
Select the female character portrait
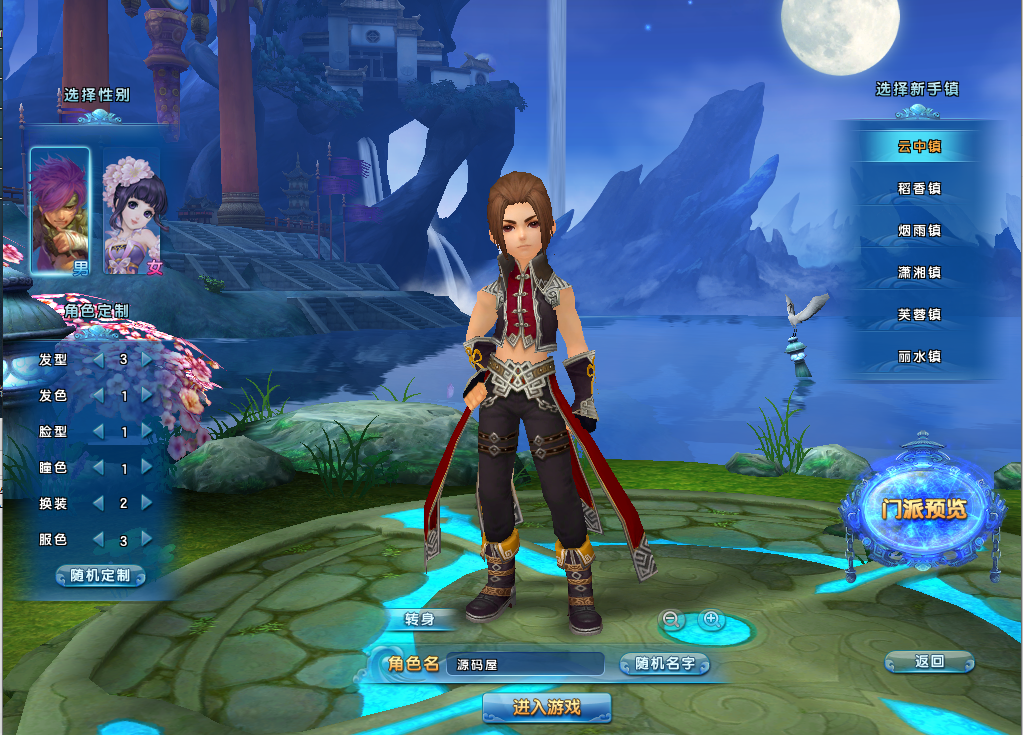[134, 212]
